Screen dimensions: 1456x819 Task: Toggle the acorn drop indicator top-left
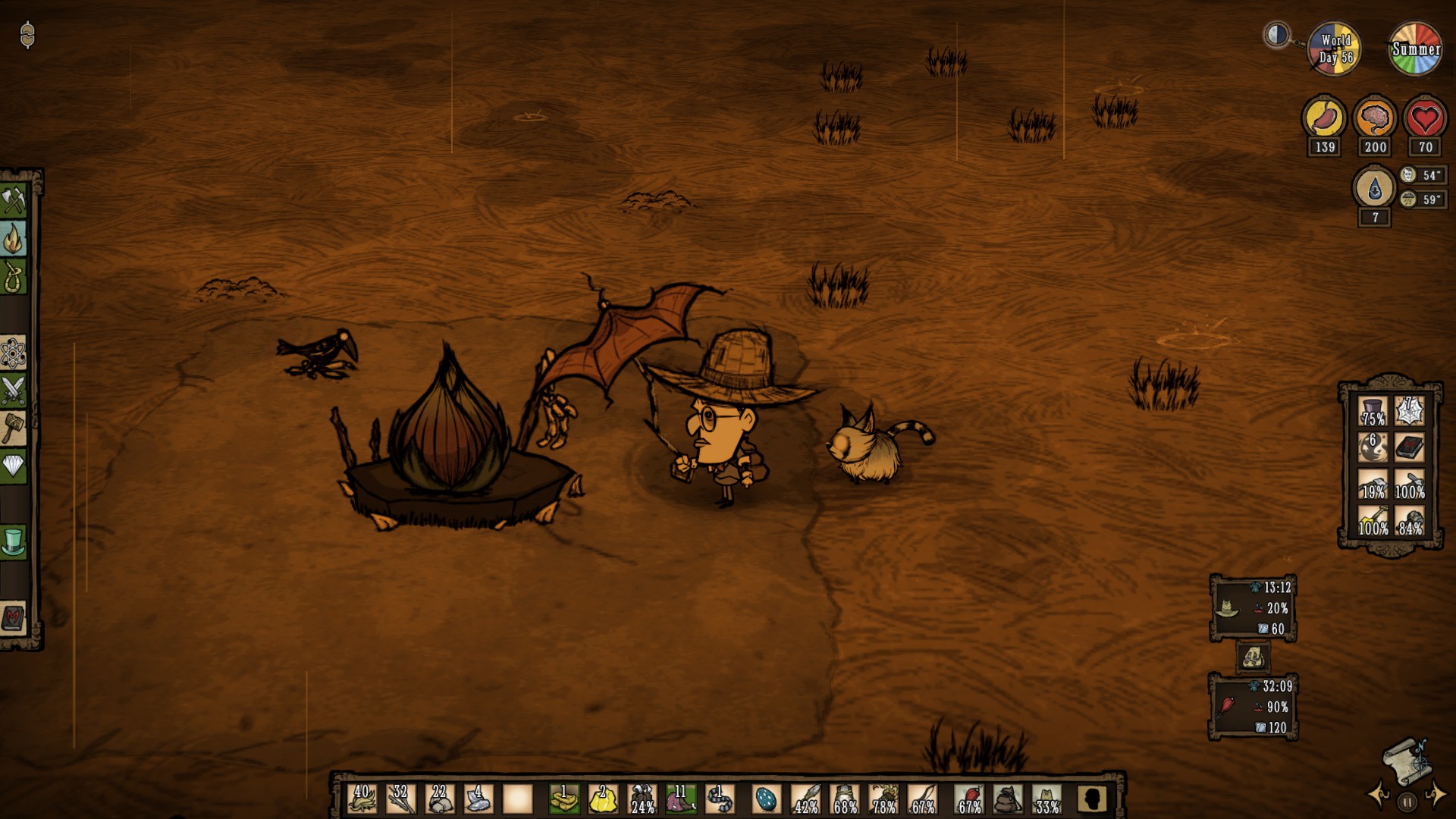click(27, 36)
